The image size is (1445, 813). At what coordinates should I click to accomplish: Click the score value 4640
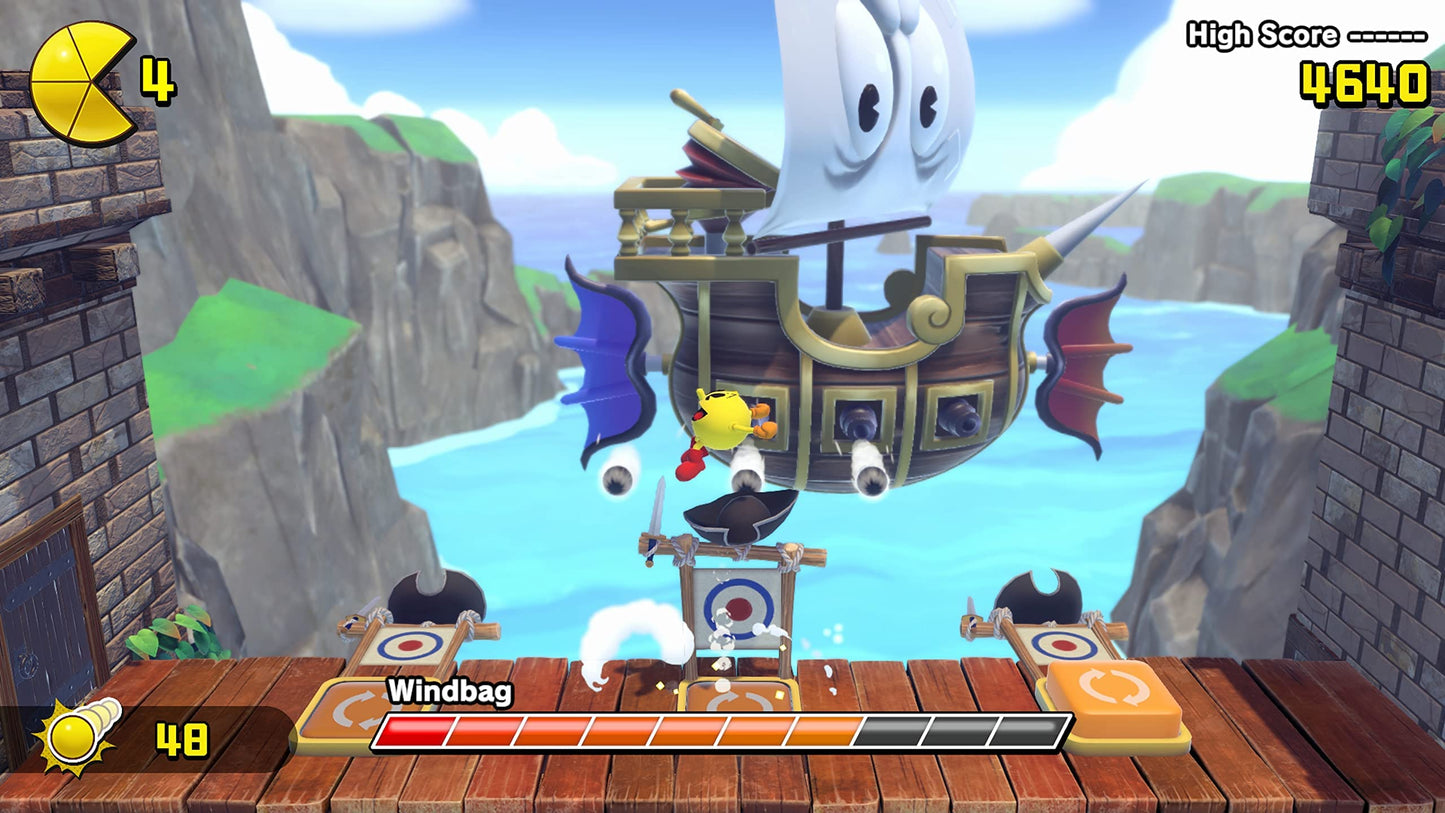1364,80
